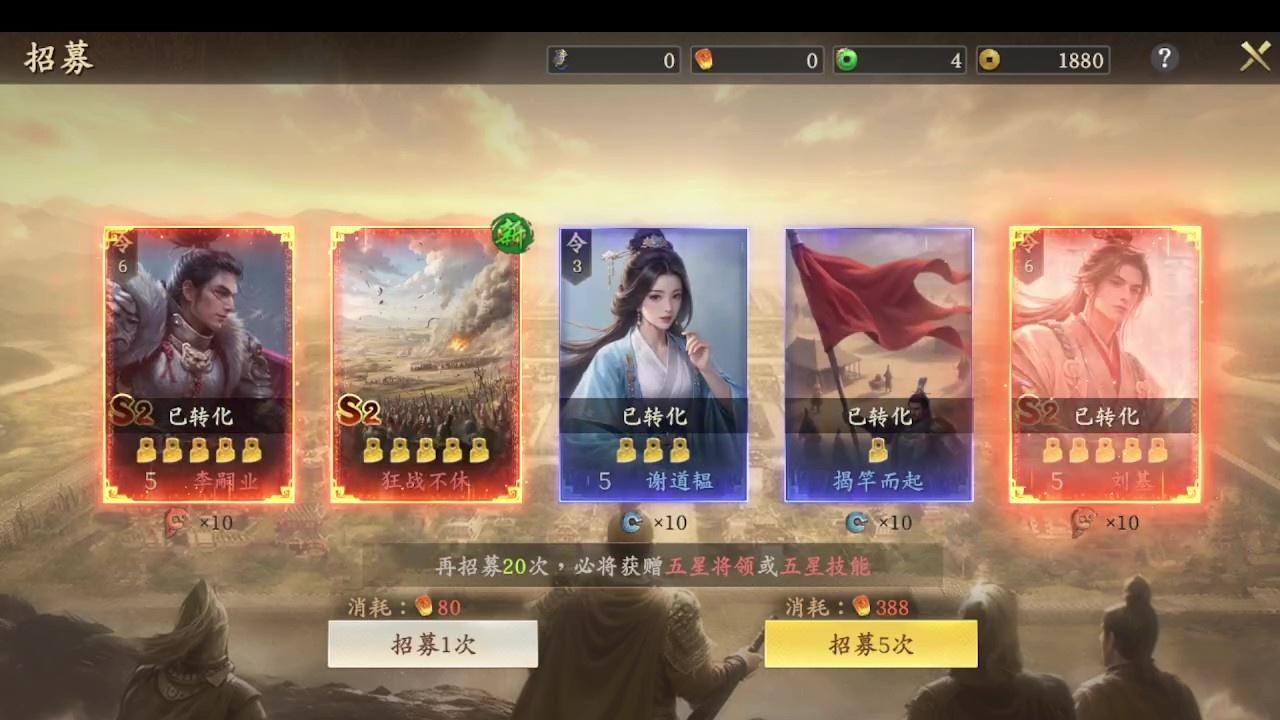Click the 招募 title in top left
Screen dimensions: 1280x720
[x=57, y=58]
